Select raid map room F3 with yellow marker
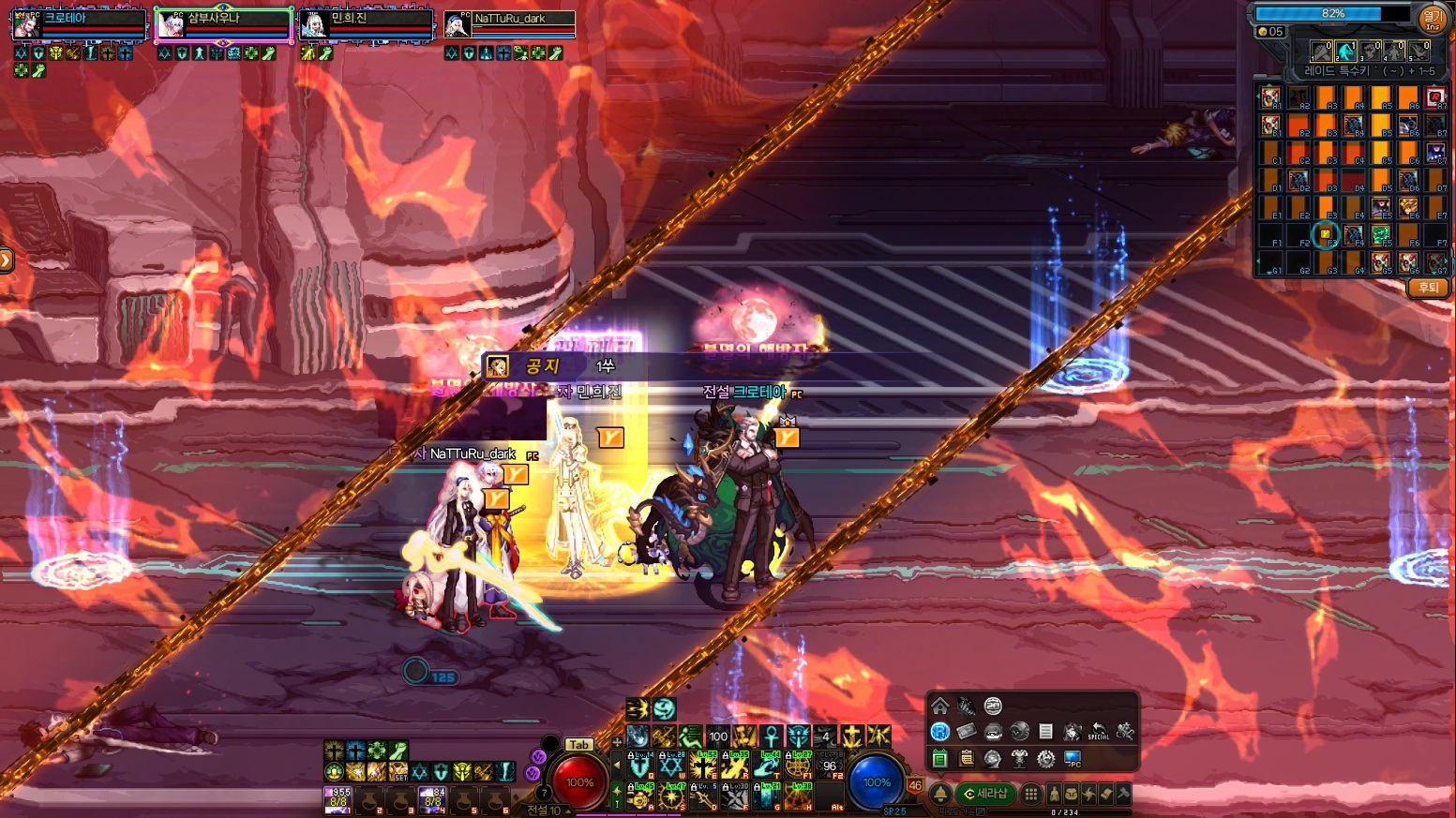The width and height of the screenshot is (1456, 818). pyautogui.click(x=1325, y=234)
